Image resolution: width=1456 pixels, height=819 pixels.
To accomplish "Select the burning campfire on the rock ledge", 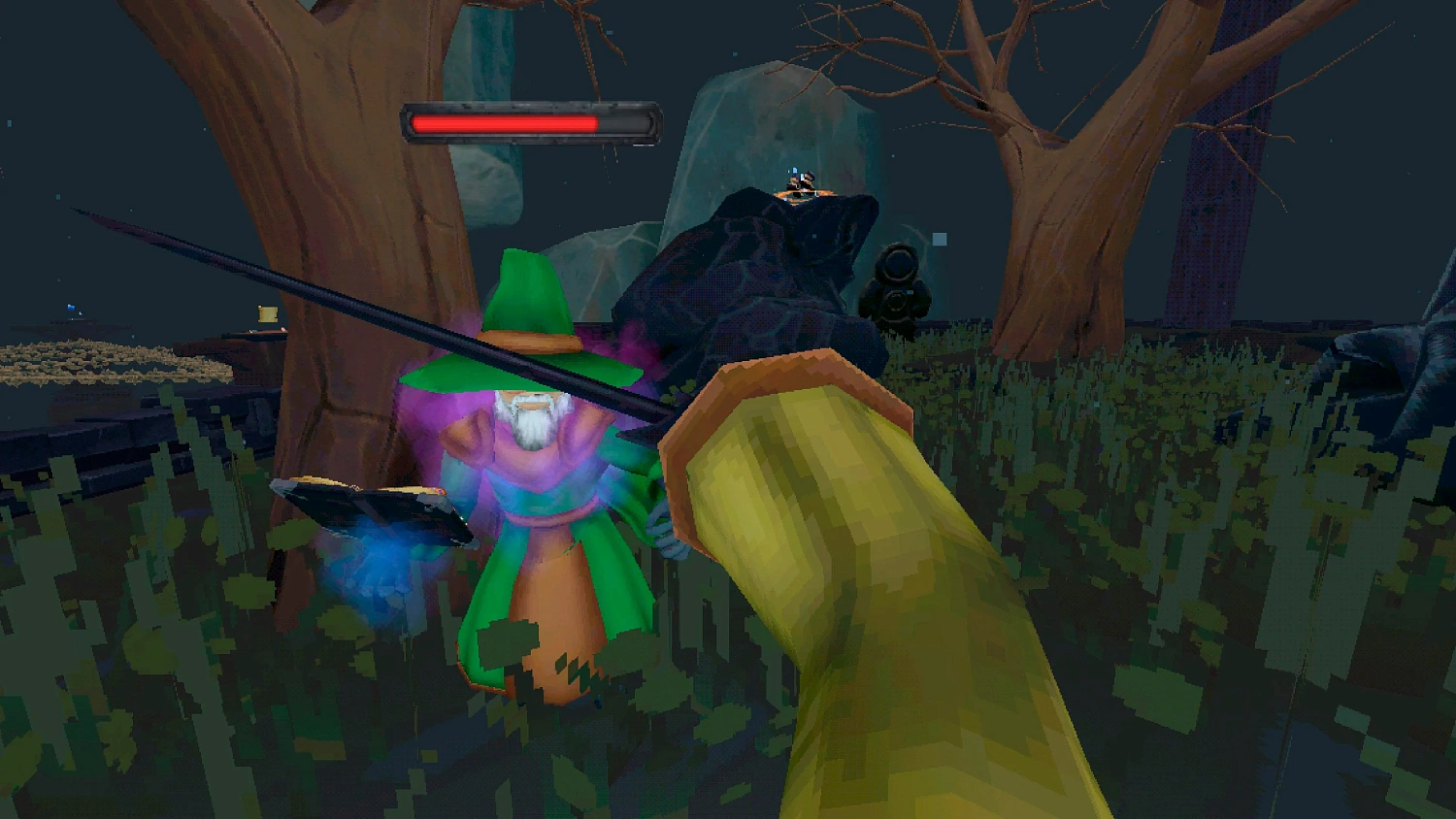I will point(801,187).
